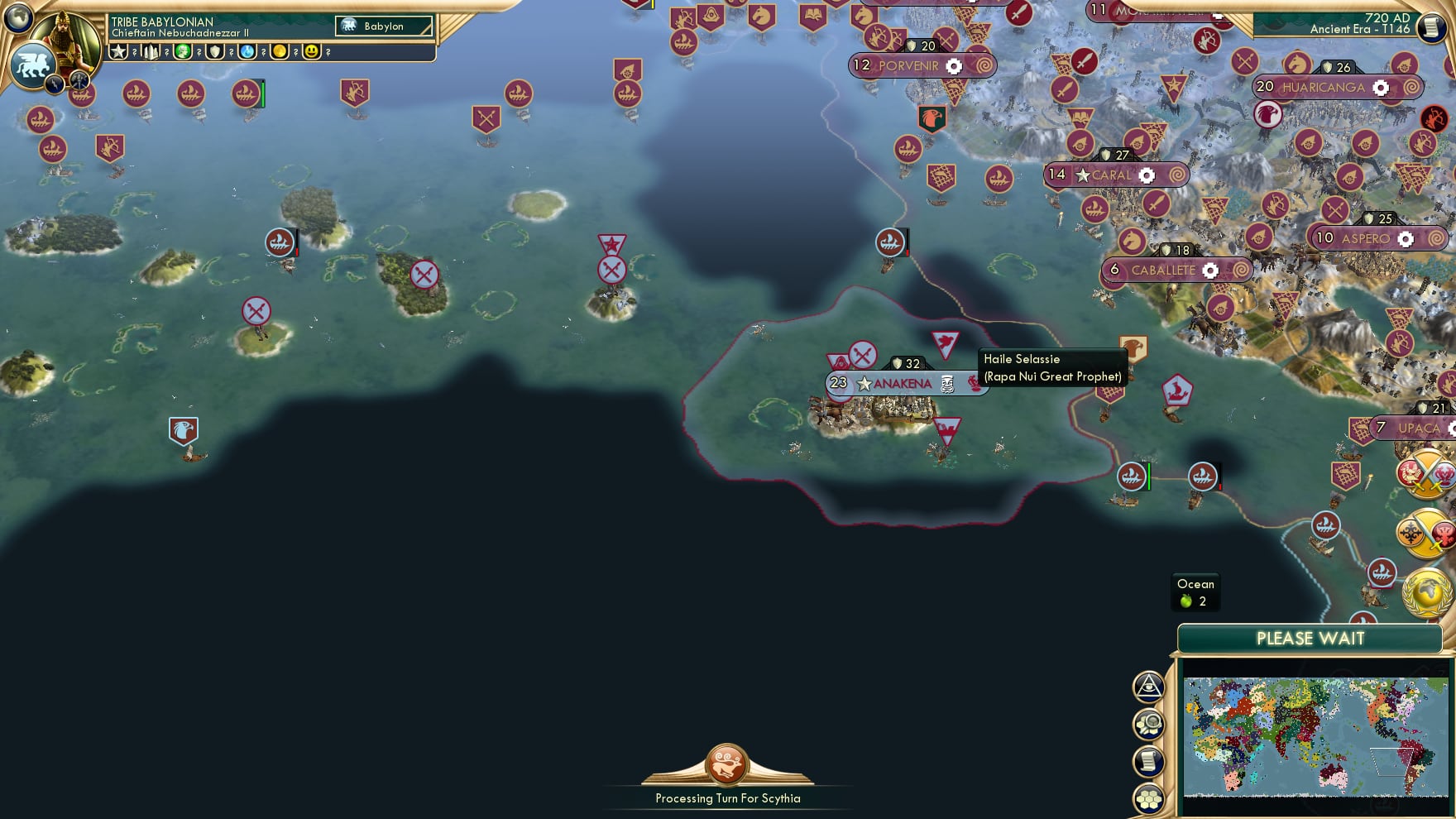Open the notification log scroll beside minimap

(x=1149, y=761)
